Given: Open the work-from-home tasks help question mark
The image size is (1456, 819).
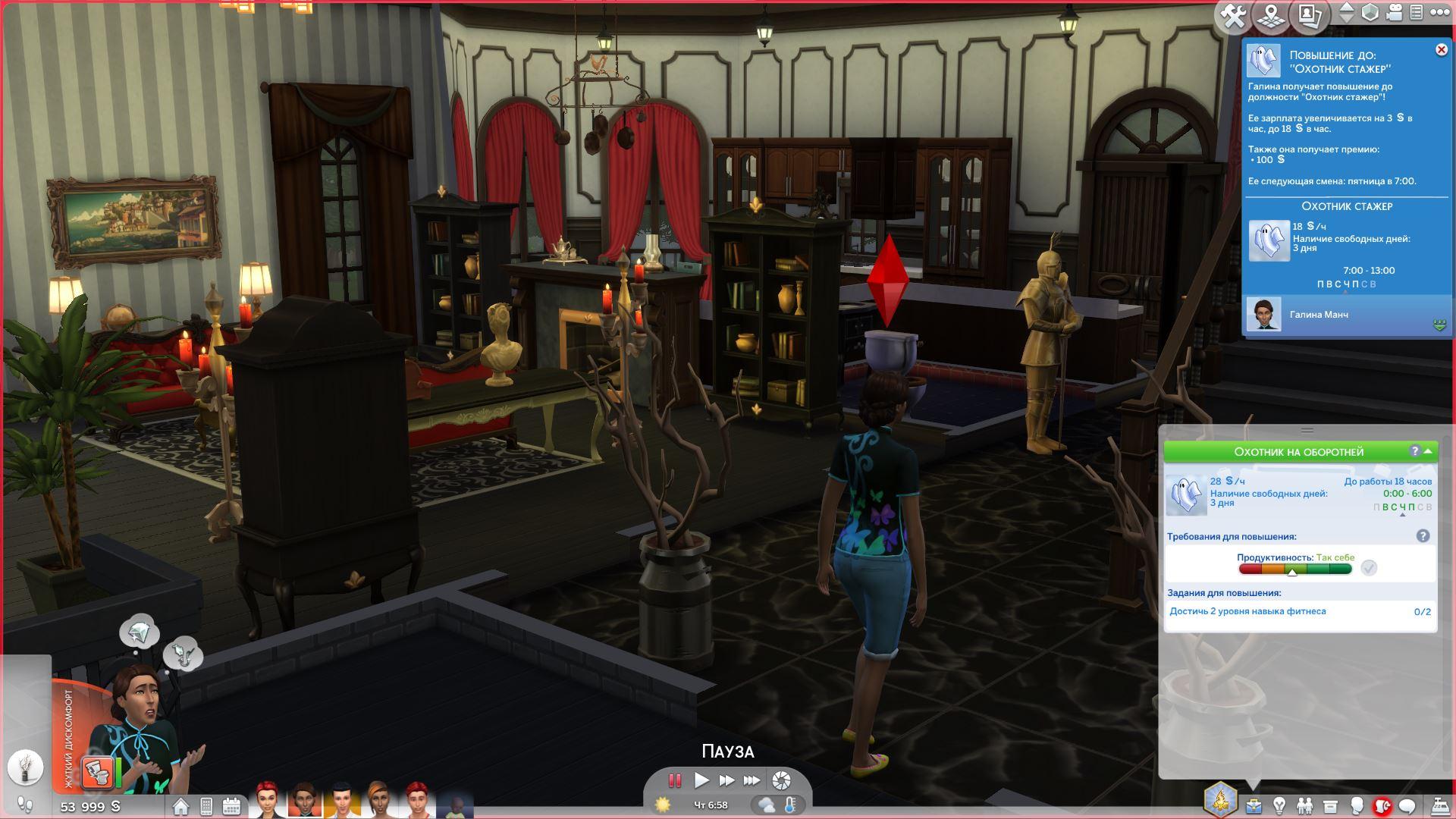Looking at the screenshot, I should pyautogui.click(x=1423, y=536).
